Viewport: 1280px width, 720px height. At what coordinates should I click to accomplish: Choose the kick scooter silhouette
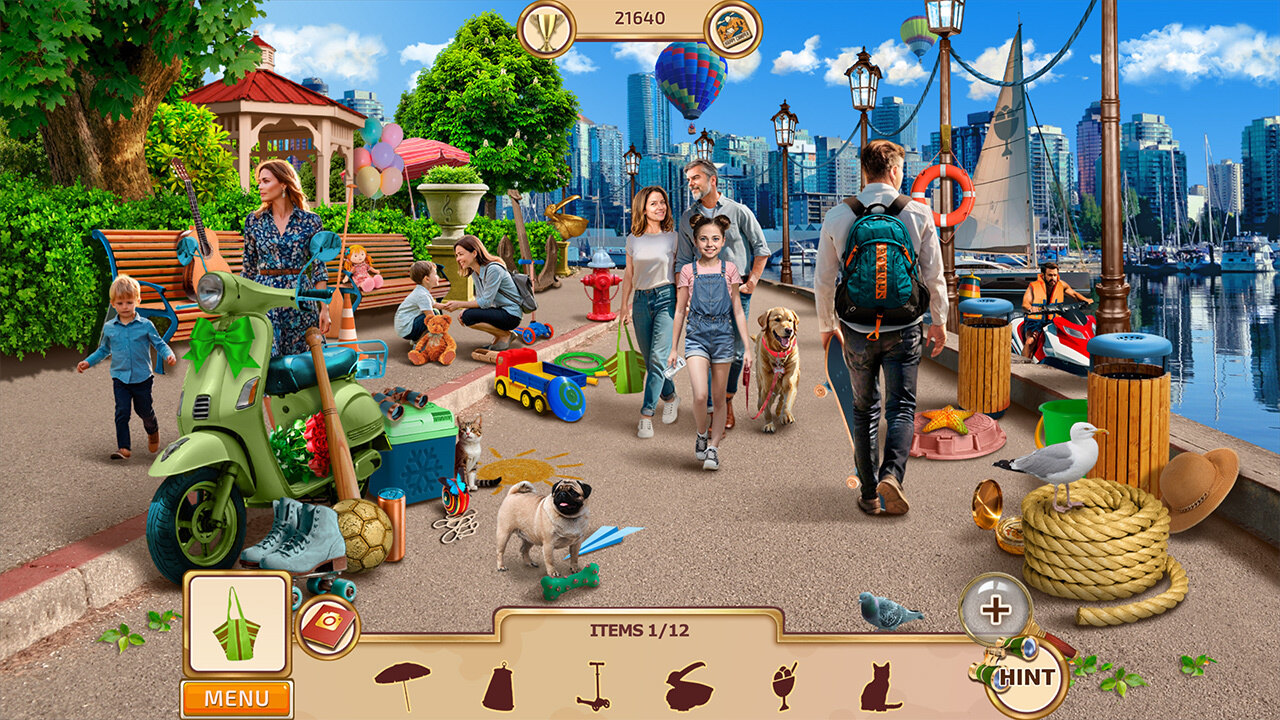pos(594,686)
